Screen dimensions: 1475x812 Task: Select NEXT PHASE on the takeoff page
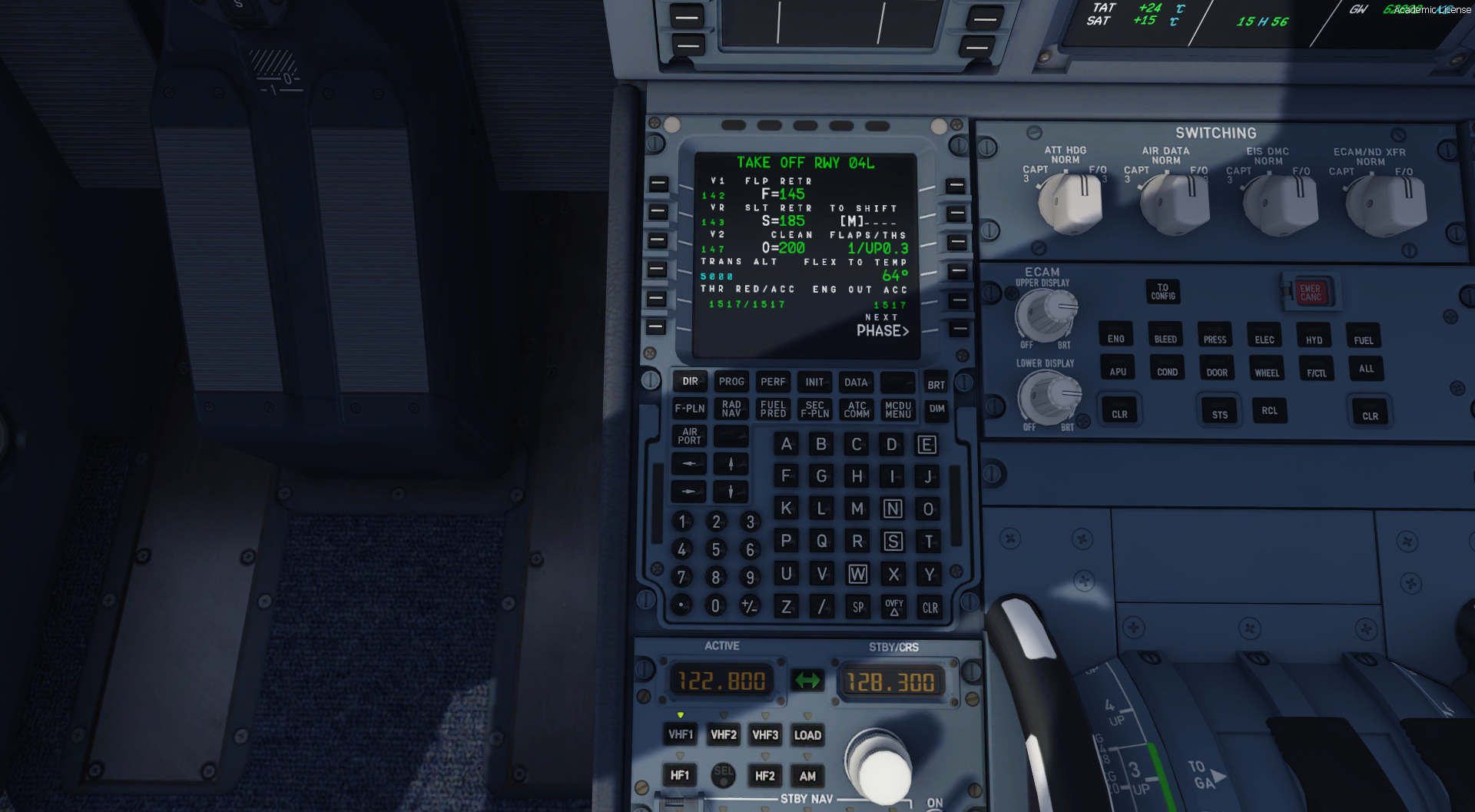click(x=956, y=326)
